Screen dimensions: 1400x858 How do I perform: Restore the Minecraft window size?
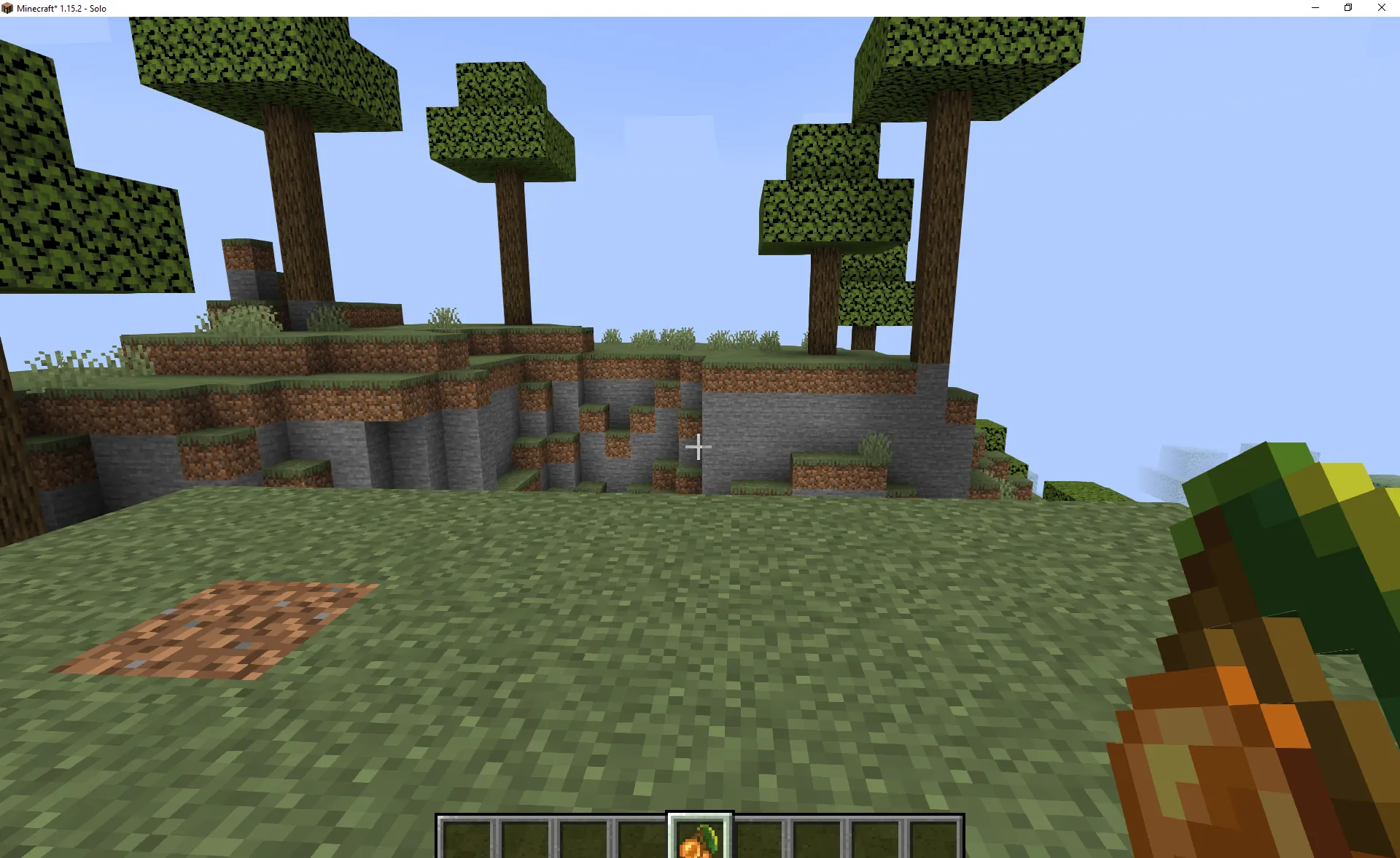1347,8
